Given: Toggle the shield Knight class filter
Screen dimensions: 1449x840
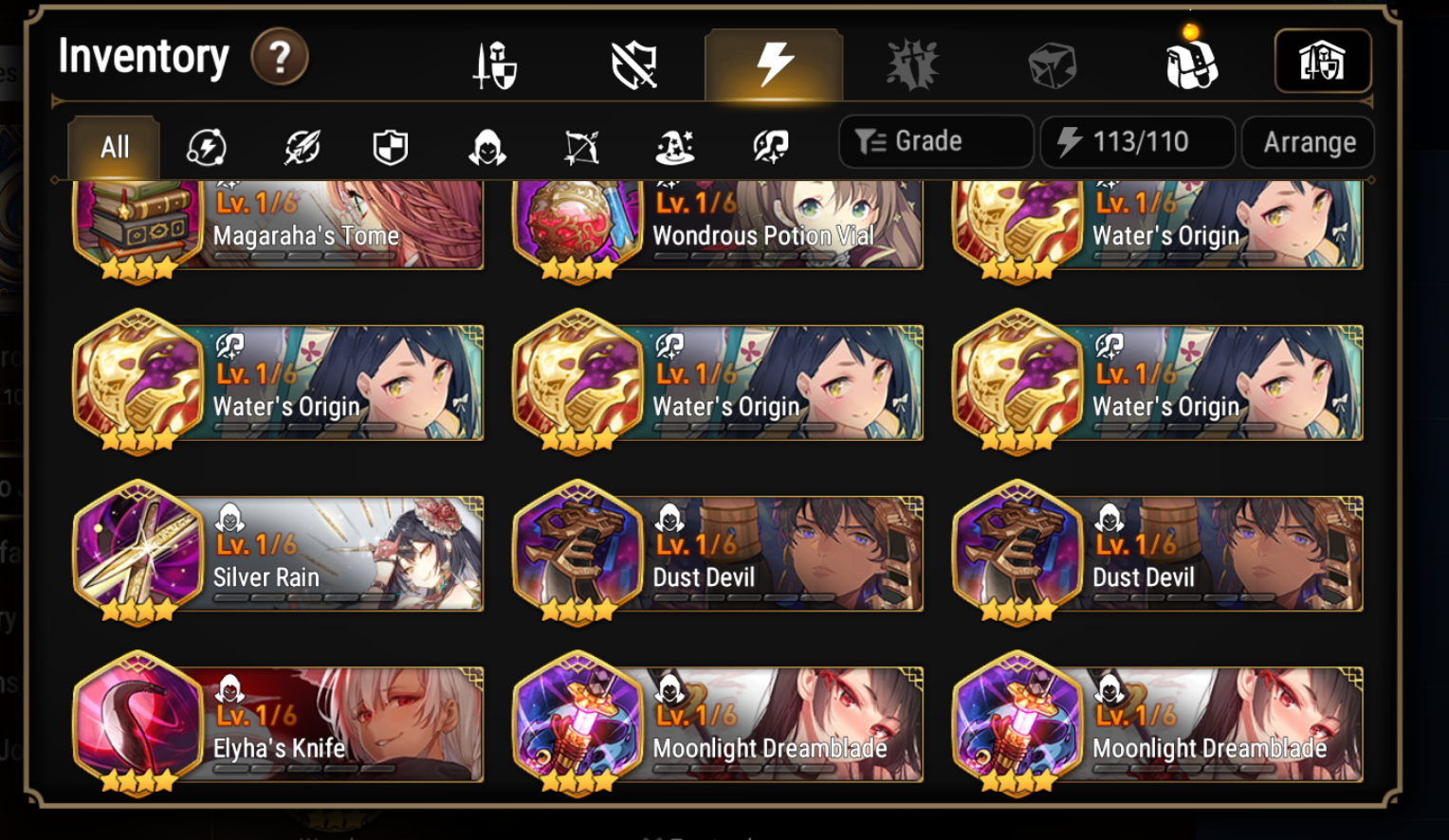Looking at the screenshot, I should point(390,145).
